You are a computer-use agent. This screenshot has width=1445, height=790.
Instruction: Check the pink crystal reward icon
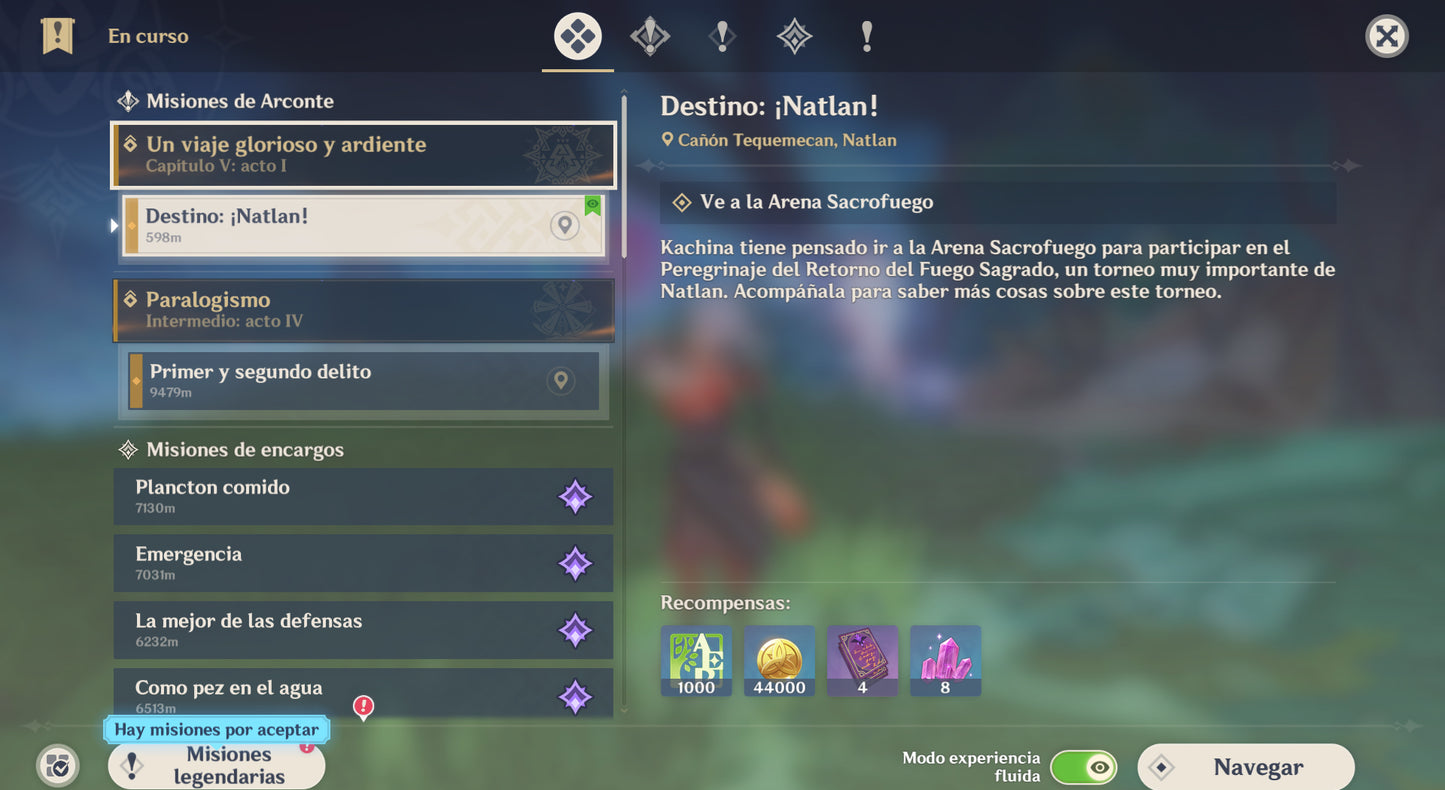(945, 660)
